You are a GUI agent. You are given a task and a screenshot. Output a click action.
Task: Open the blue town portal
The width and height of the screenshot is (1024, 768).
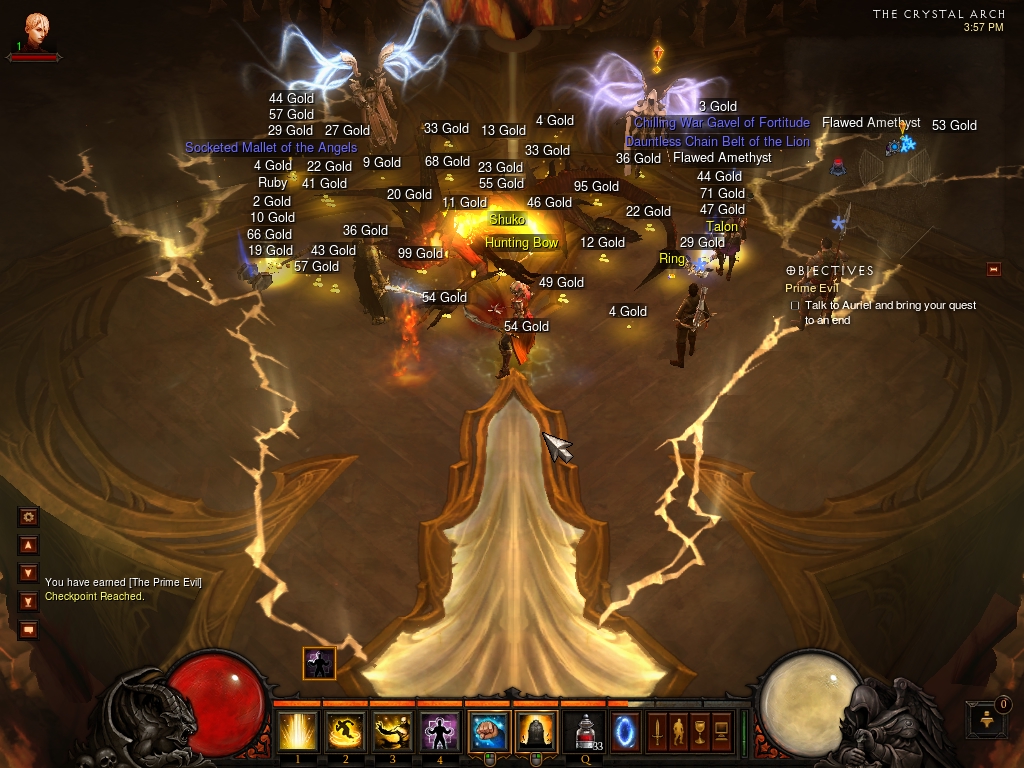click(x=625, y=729)
